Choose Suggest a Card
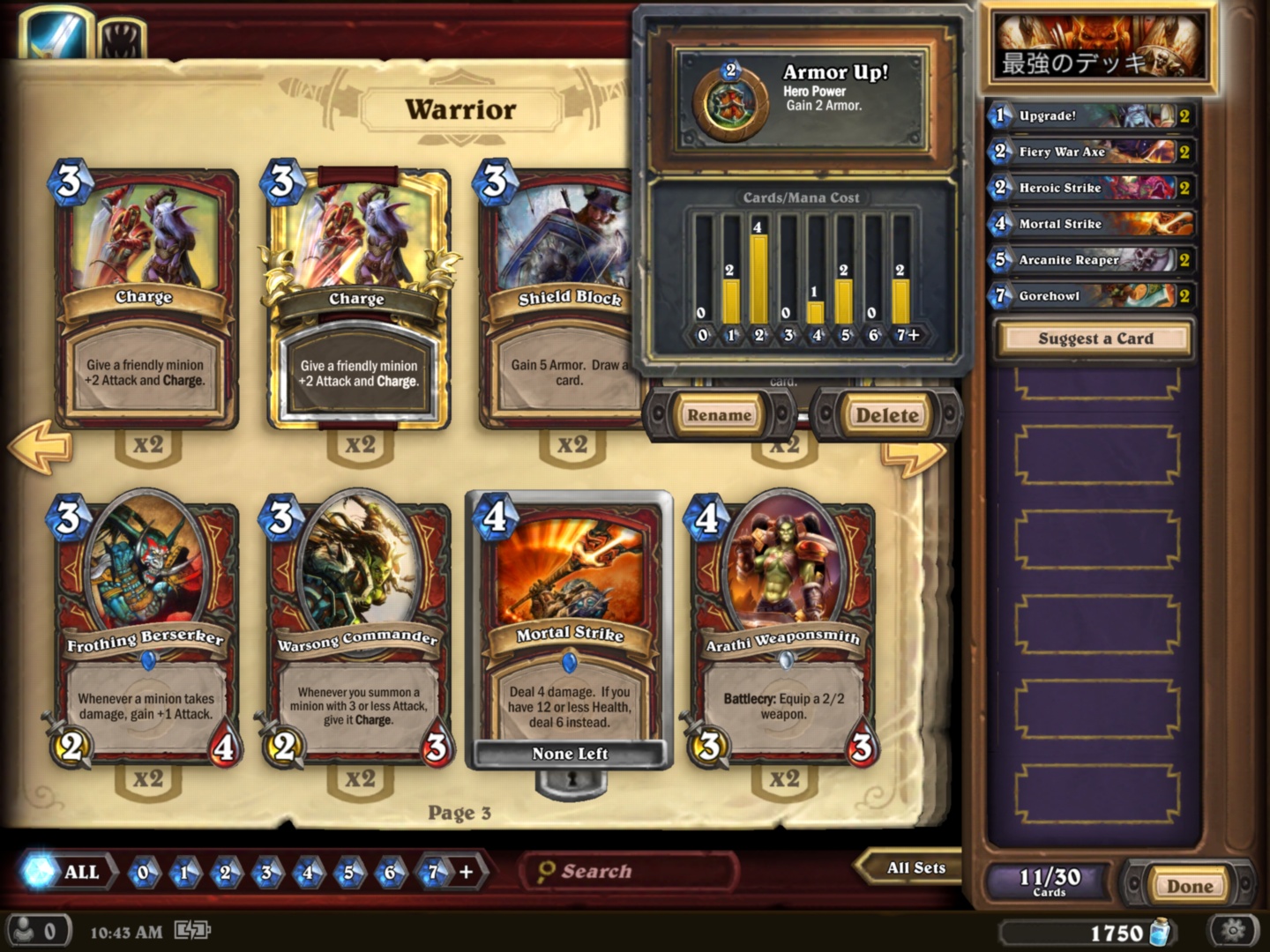Viewport: 1270px width, 952px height. click(1094, 338)
